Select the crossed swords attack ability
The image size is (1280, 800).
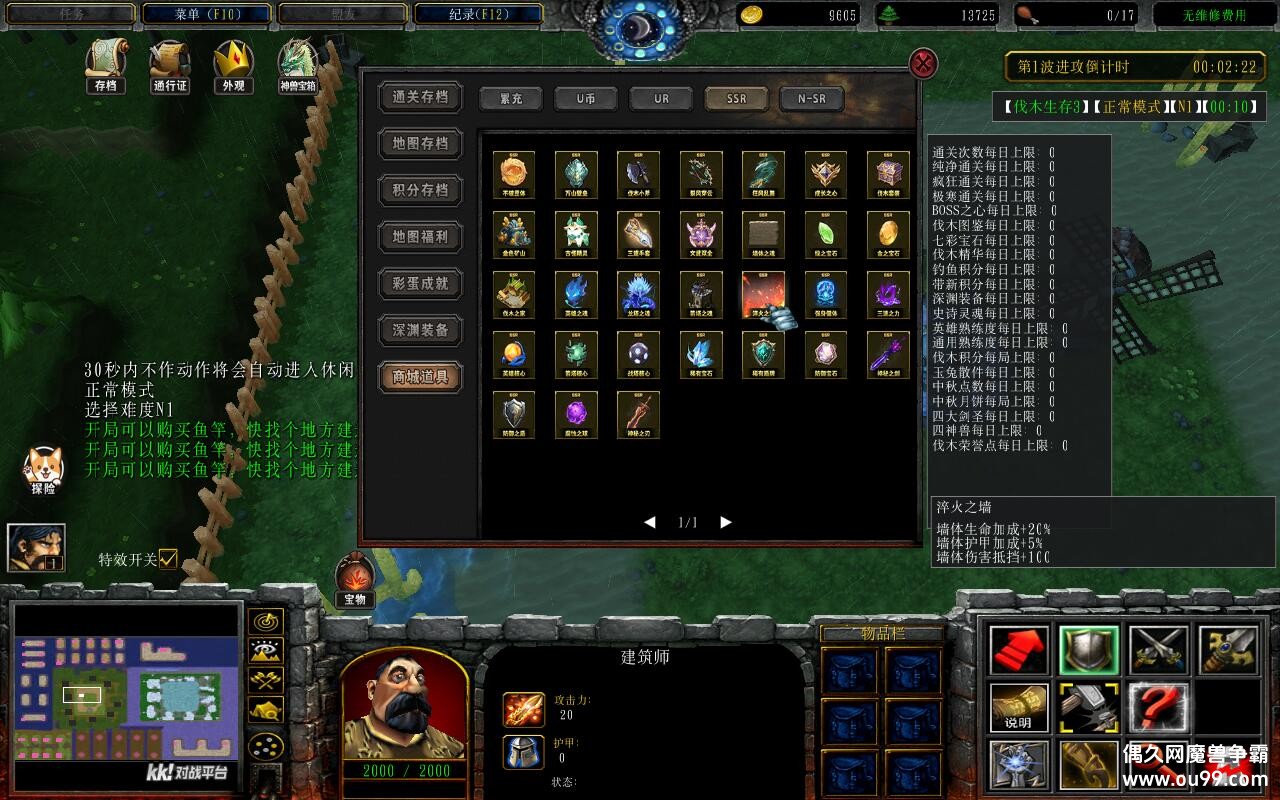1158,648
